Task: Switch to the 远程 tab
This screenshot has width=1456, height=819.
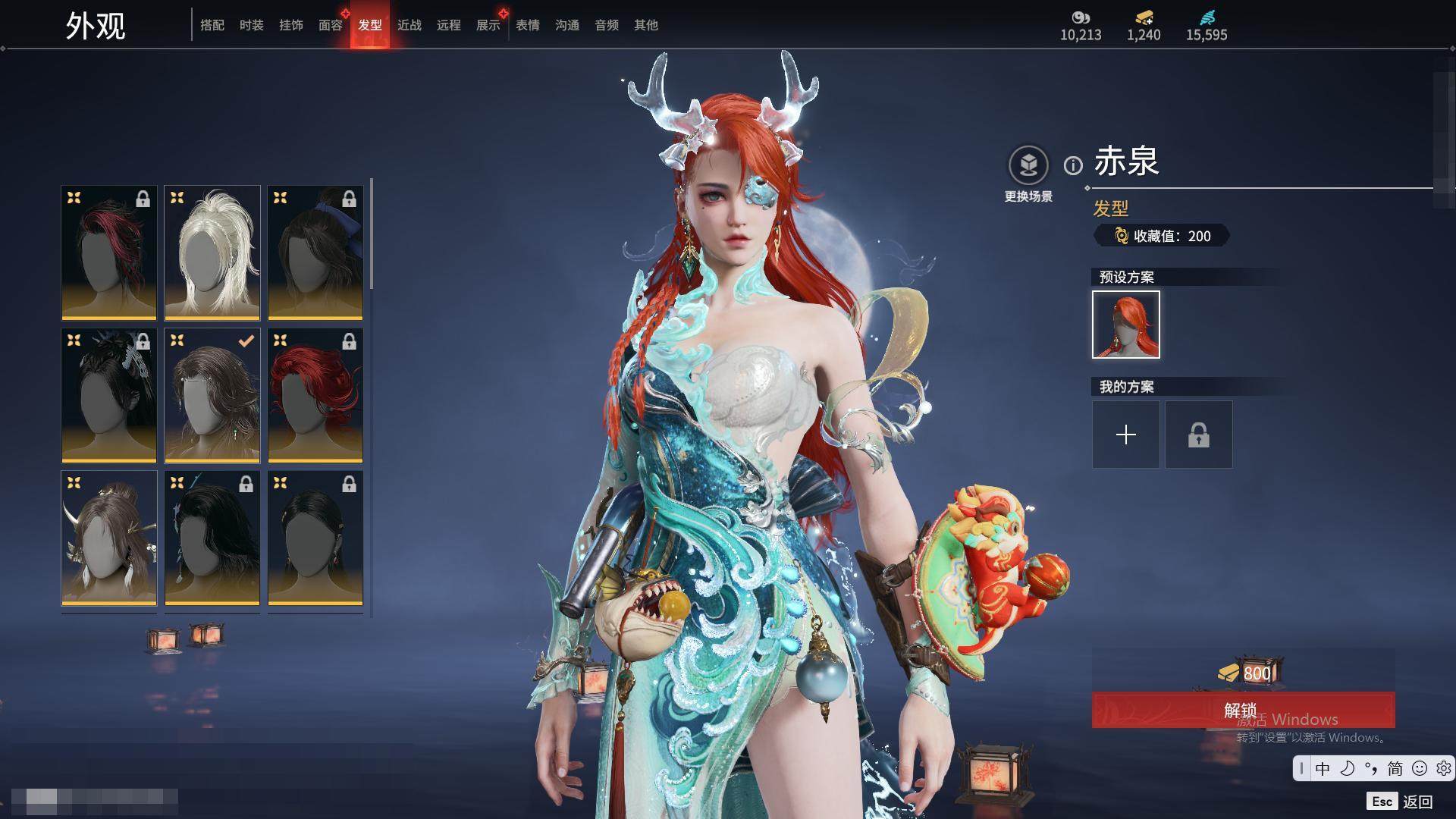Action: [449, 25]
